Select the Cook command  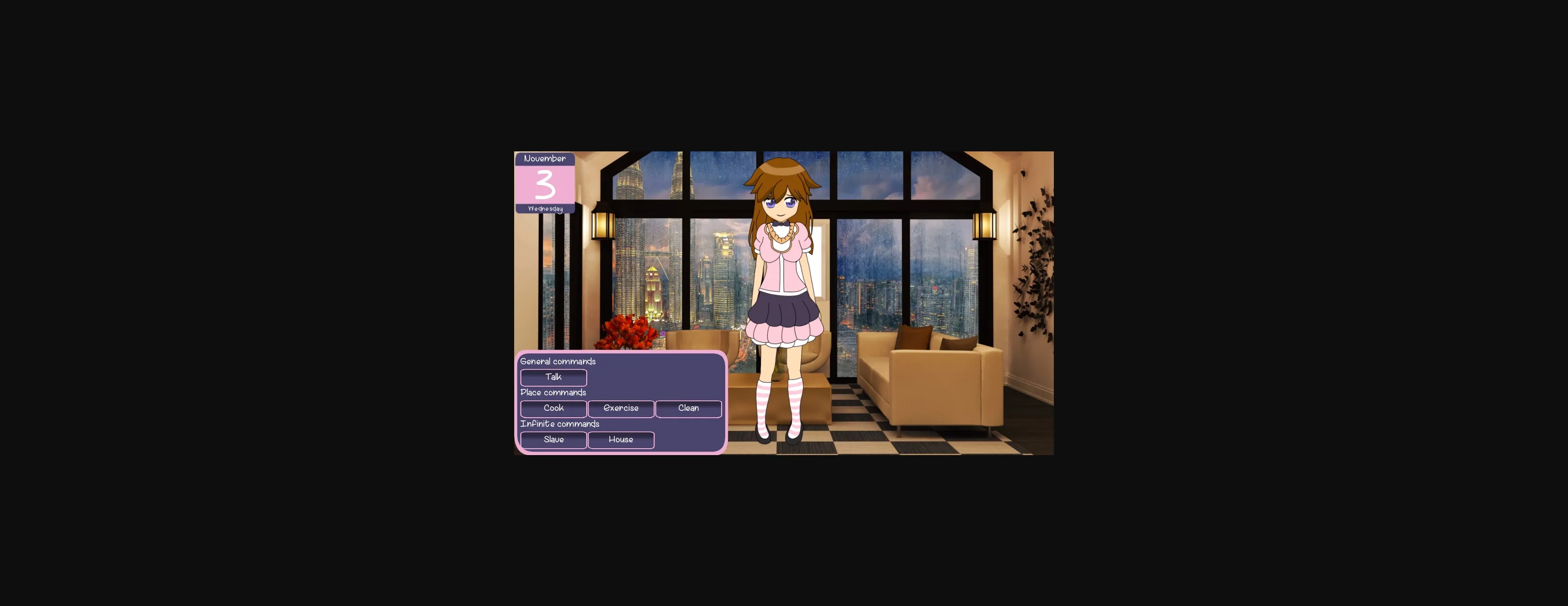pyautogui.click(x=553, y=409)
